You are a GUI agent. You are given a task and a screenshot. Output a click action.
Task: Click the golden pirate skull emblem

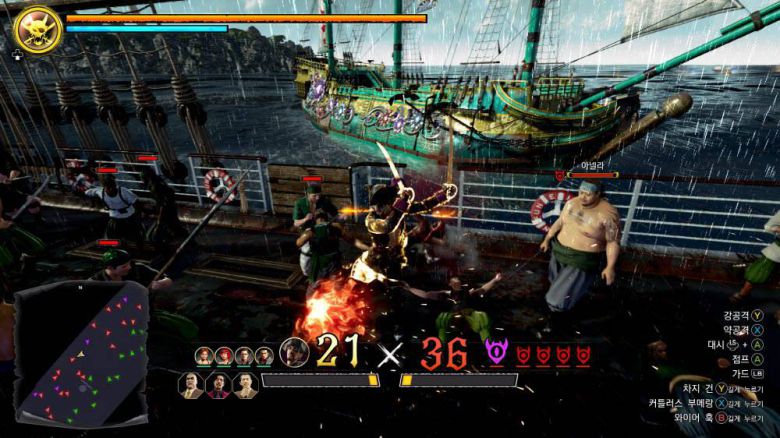[x=37, y=28]
